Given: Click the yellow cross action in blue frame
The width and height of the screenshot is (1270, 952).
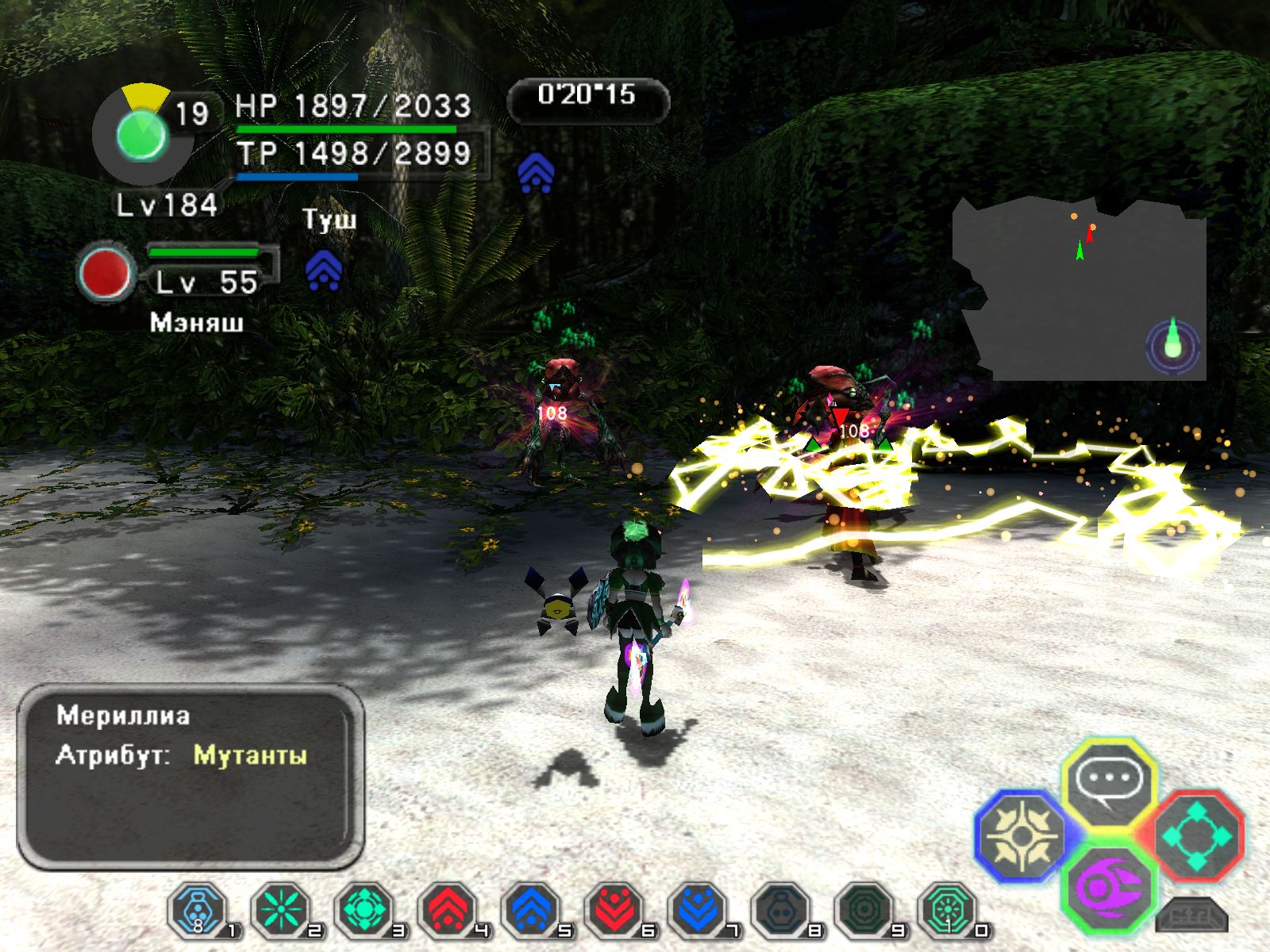Looking at the screenshot, I should tap(1022, 835).
